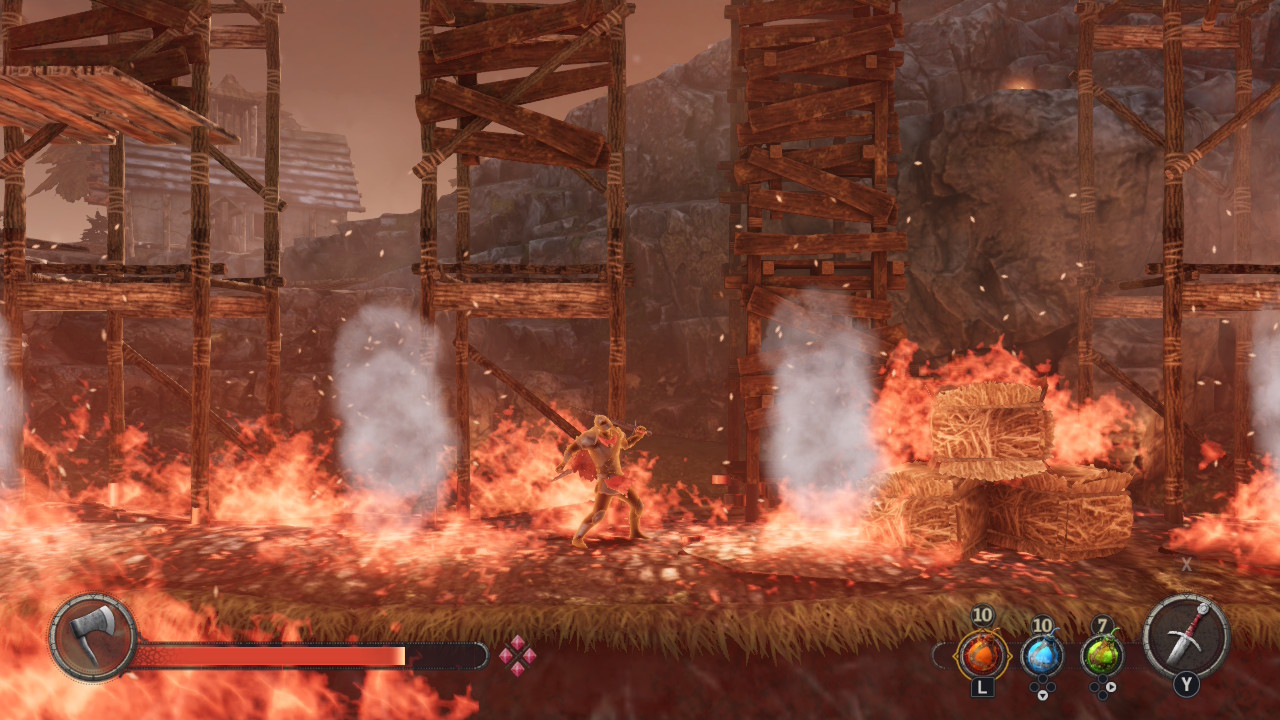Pick the blue ice bomb slot

pos(1042,656)
